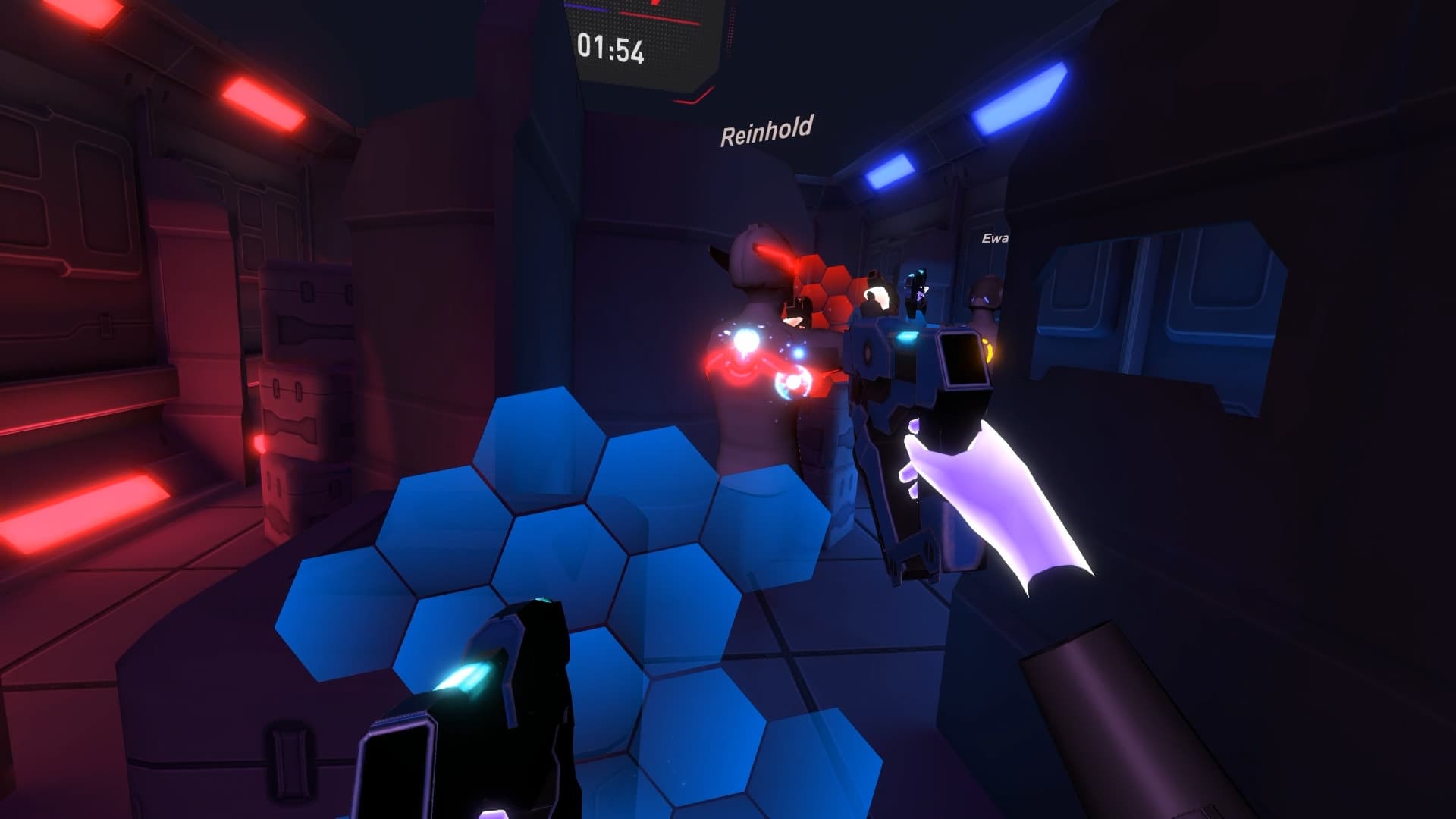Click the yellow ring indicator beside the gun
The image size is (1456, 819).
coord(987,349)
